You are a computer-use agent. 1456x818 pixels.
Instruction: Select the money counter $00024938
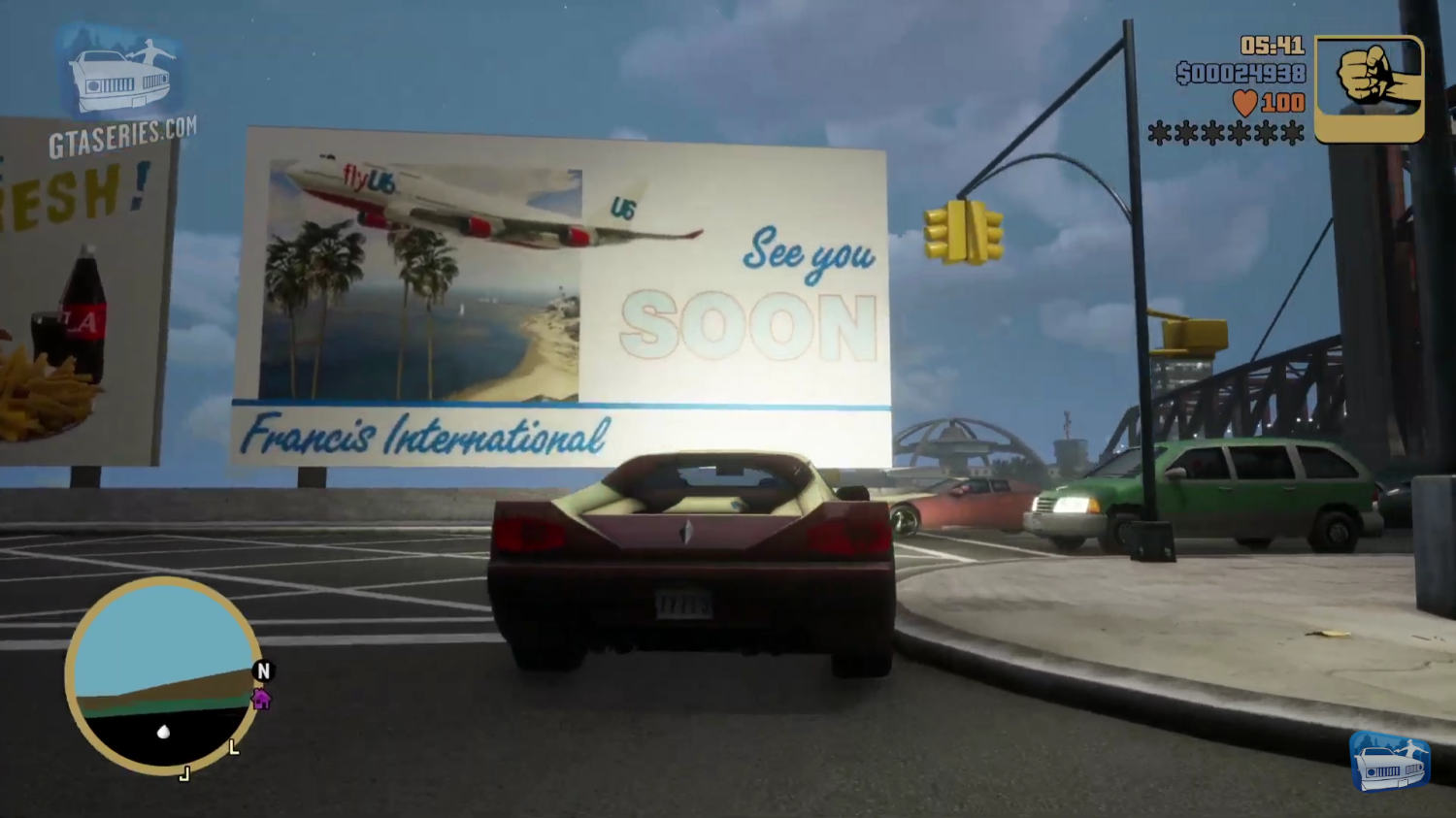point(1242,73)
